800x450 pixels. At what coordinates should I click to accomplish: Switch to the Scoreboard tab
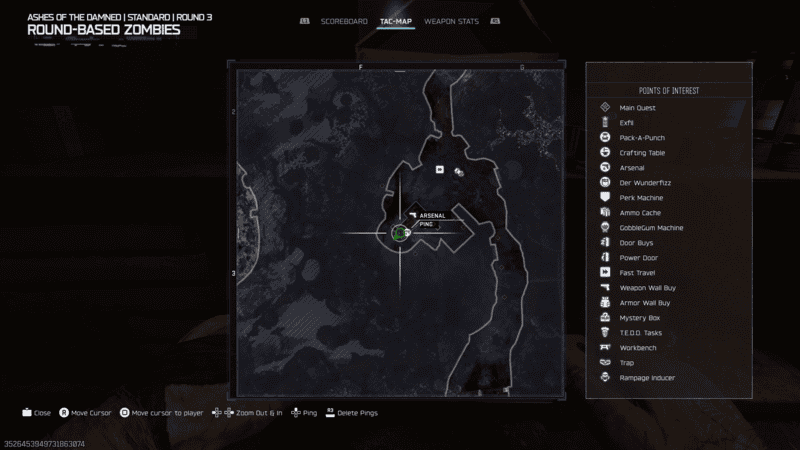[344, 20]
